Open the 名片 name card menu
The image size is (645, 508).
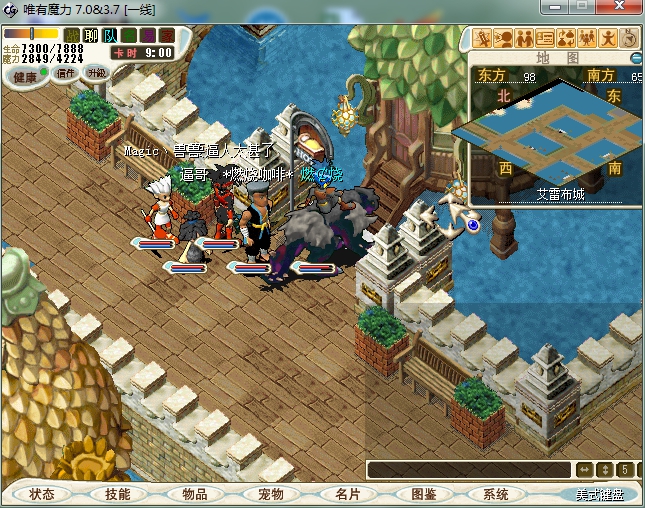(347, 494)
